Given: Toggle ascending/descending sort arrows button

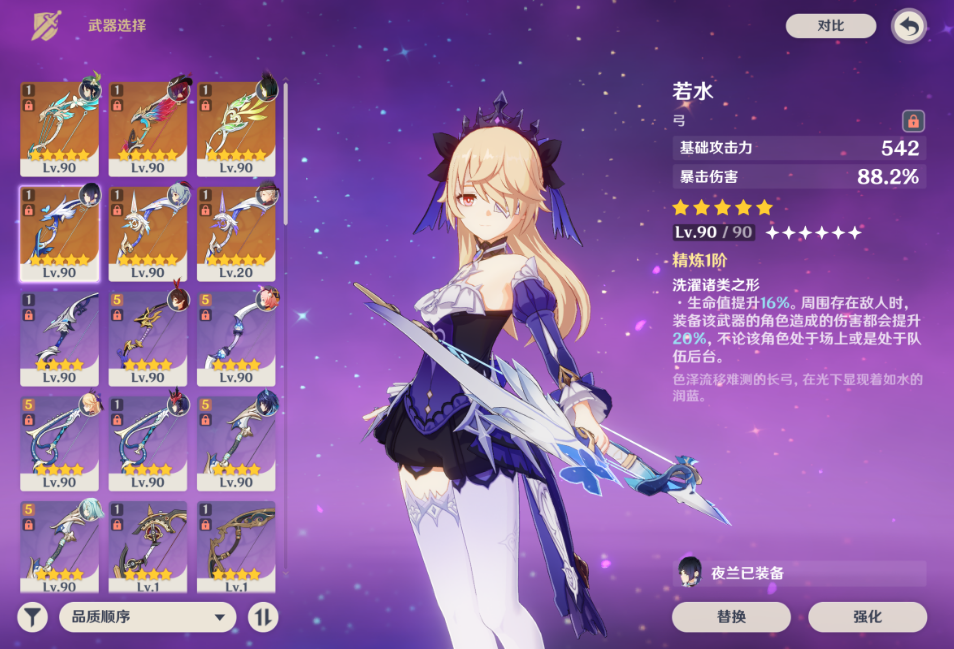Looking at the screenshot, I should click(263, 616).
